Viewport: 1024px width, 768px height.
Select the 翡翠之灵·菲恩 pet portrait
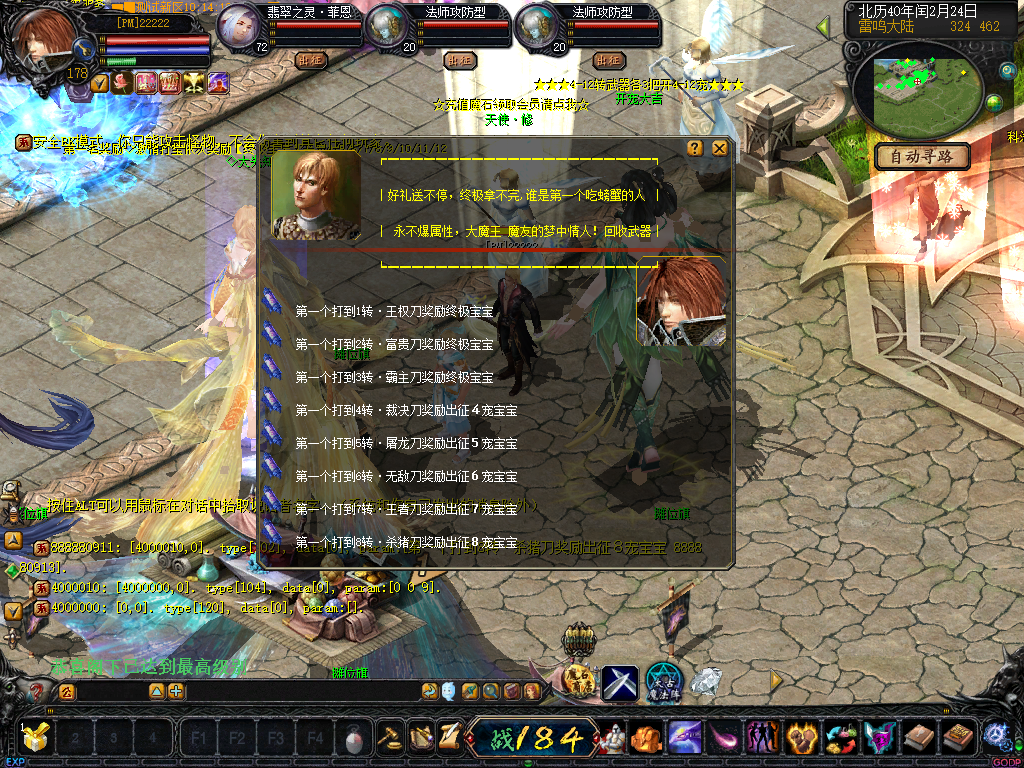tap(240, 25)
